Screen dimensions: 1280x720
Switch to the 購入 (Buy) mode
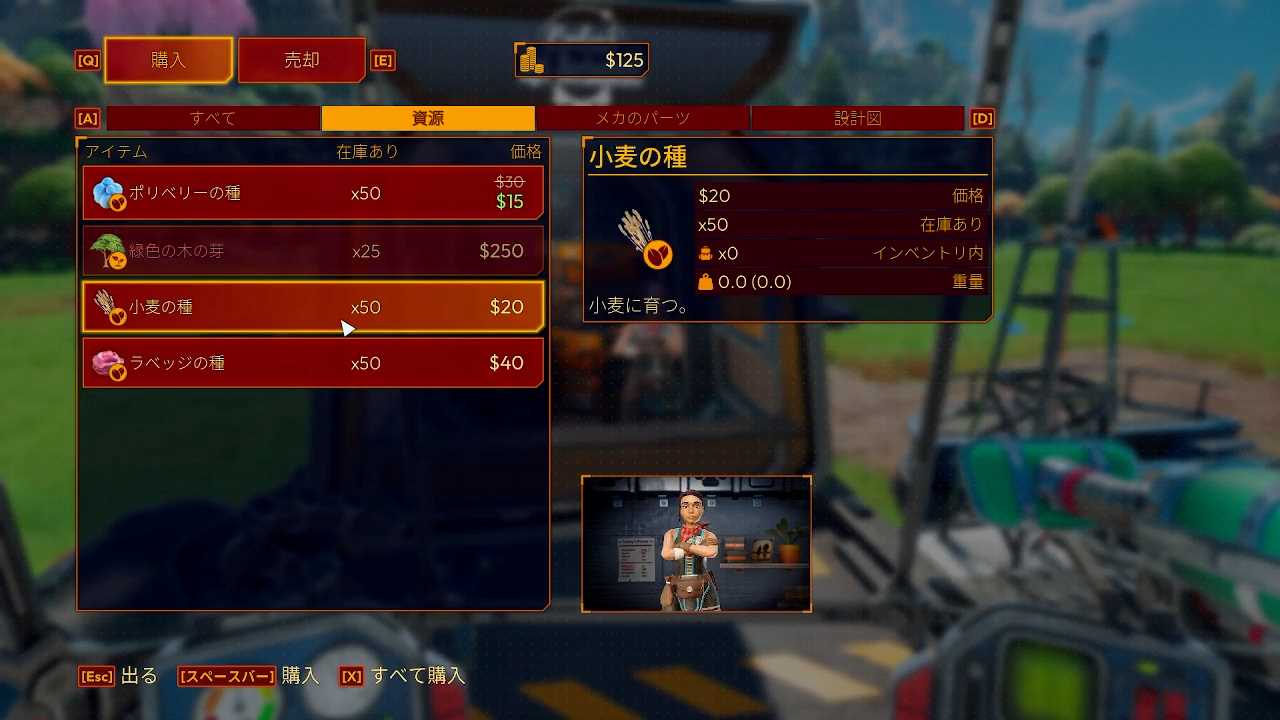pos(168,60)
